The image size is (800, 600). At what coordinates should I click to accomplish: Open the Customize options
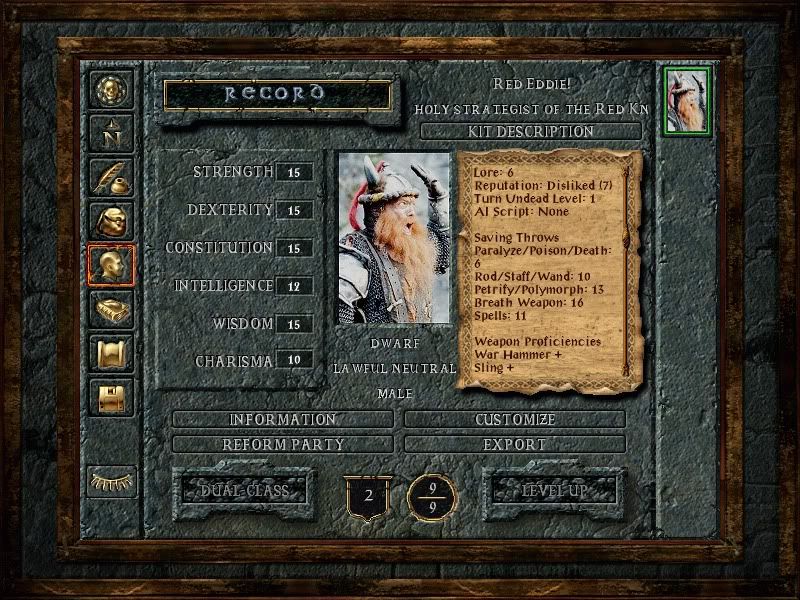(516, 420)
